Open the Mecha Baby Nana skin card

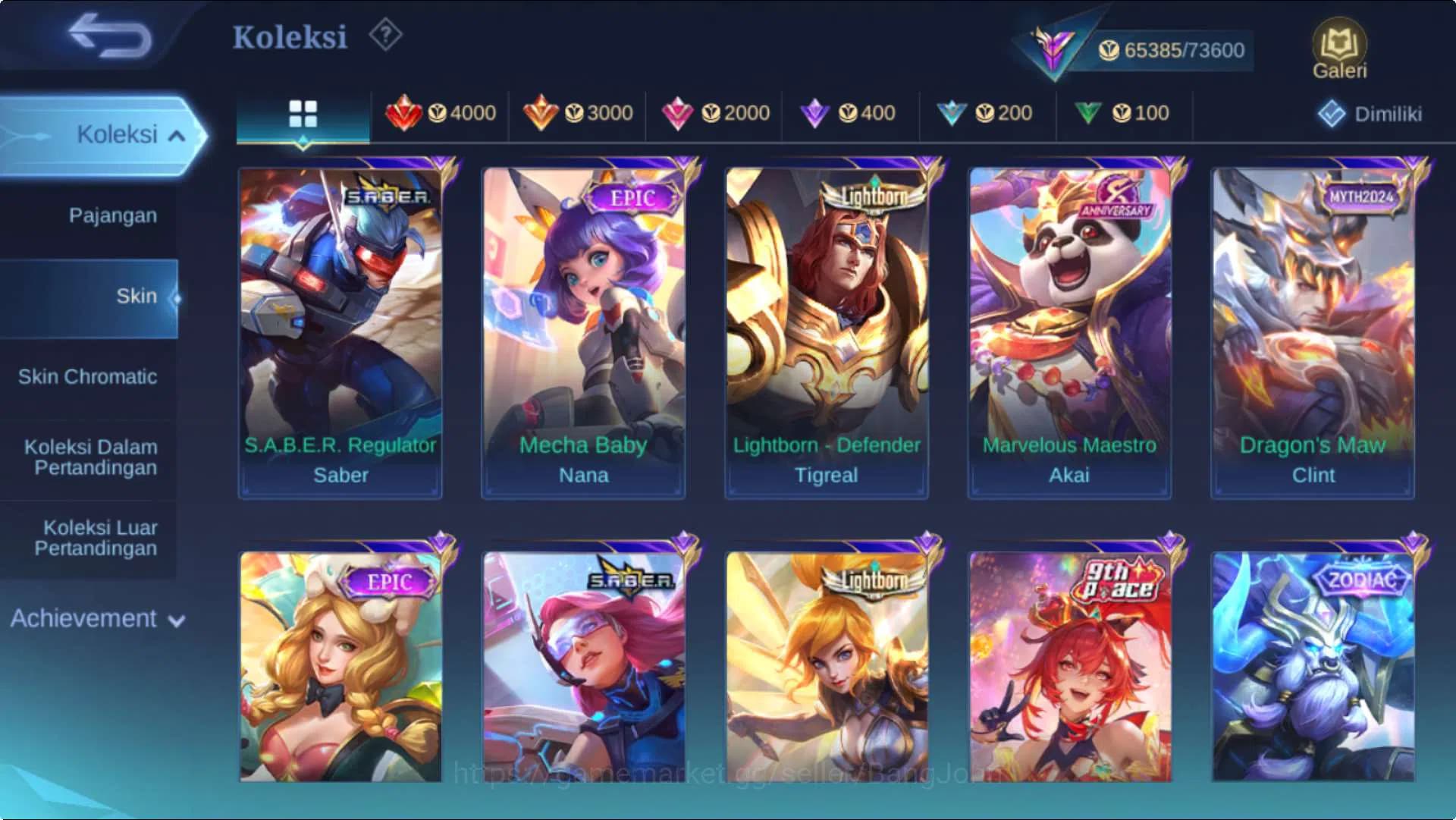(582, 326)
